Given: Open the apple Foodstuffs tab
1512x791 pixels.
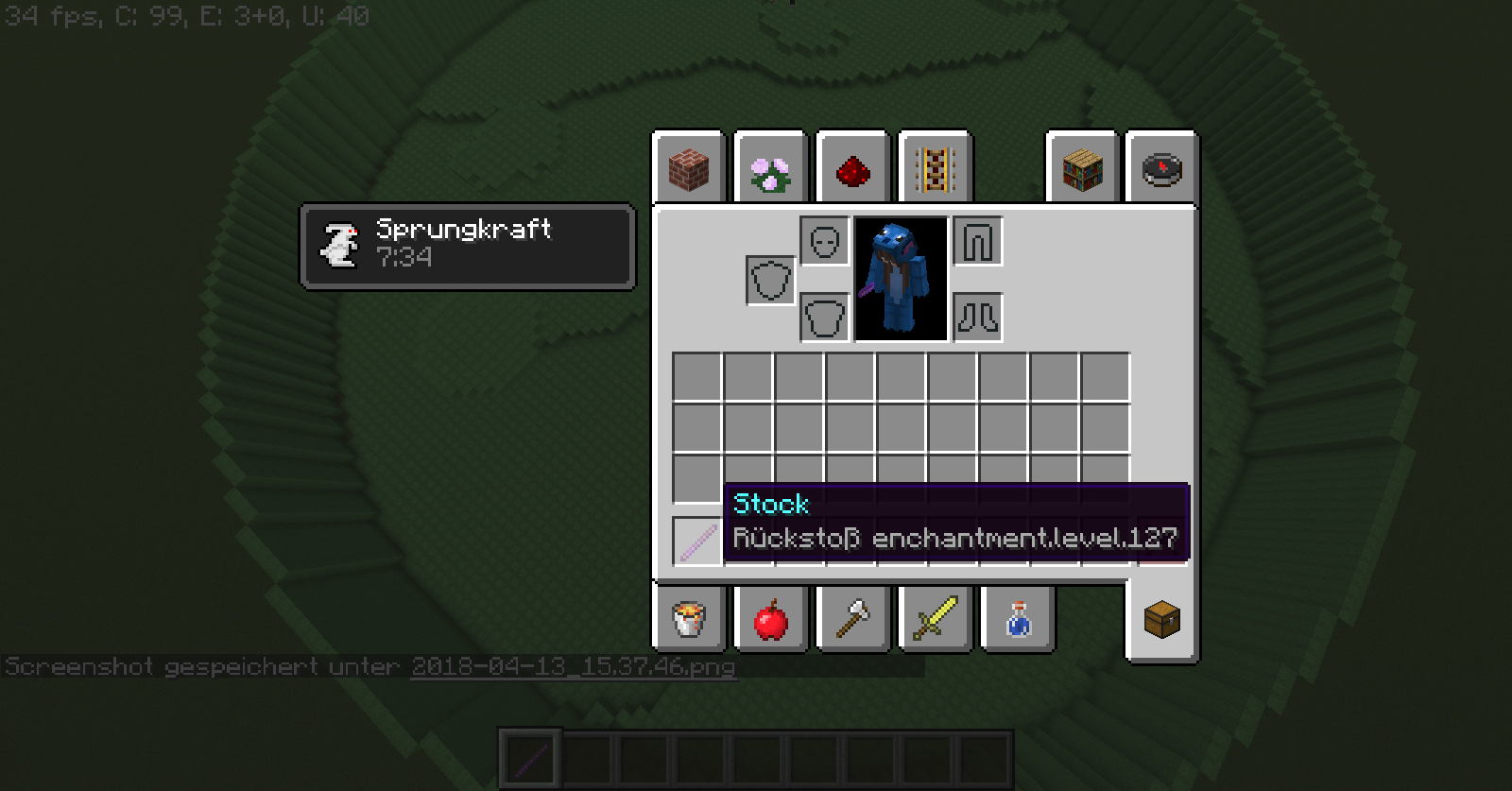Looking at the screenshot, I should click(770, 620).
